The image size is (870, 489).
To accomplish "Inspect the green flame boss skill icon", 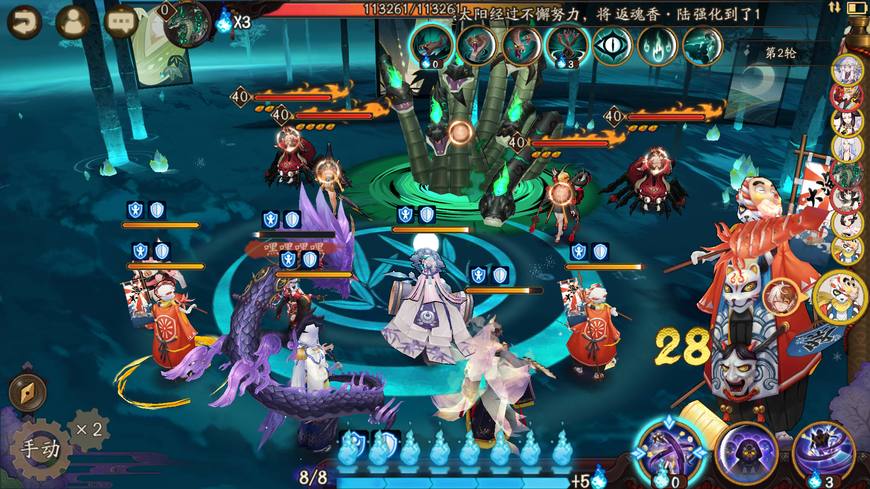I will click(657, 45).
